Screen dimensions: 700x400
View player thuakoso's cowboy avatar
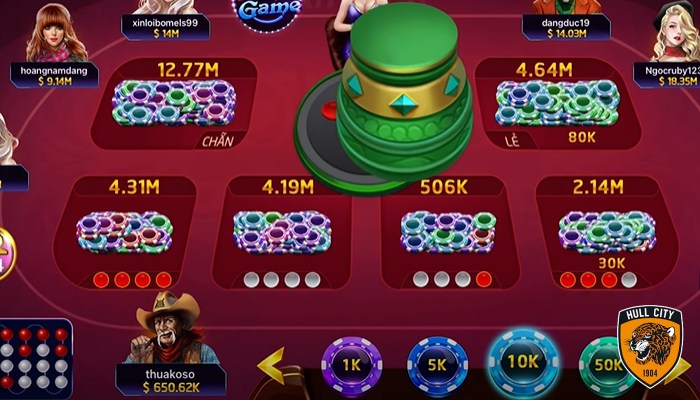pos(166,328)
